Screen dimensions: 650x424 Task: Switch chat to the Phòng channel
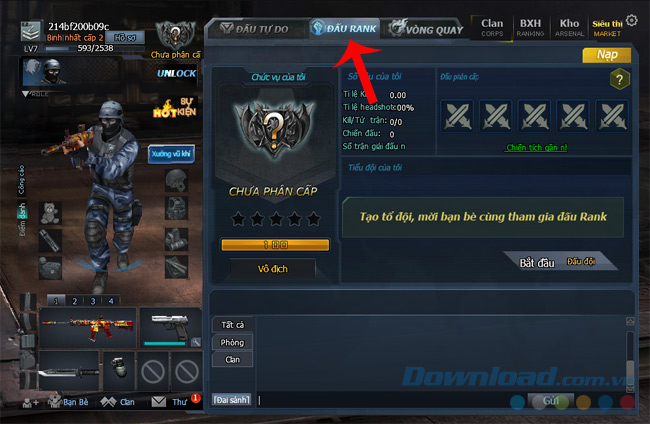coord(232,342)
